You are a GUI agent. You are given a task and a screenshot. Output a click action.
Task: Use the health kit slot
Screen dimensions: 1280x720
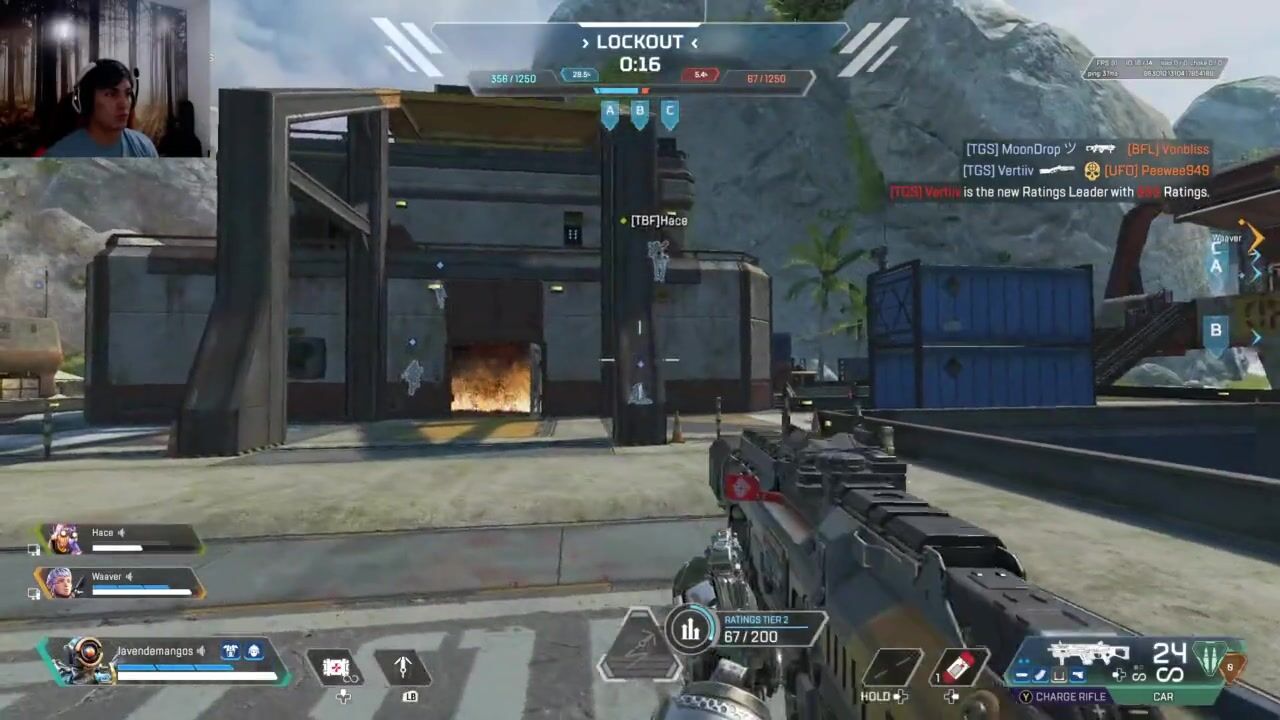(x=336, y=667)
